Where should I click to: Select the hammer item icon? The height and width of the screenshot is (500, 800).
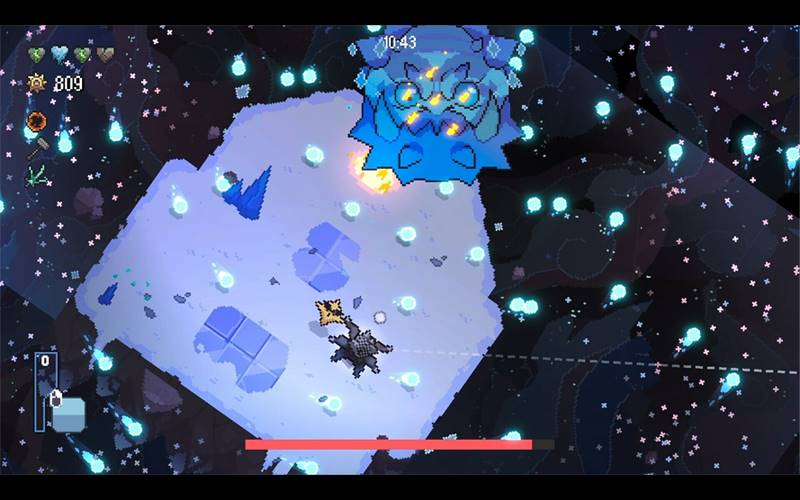36,149
